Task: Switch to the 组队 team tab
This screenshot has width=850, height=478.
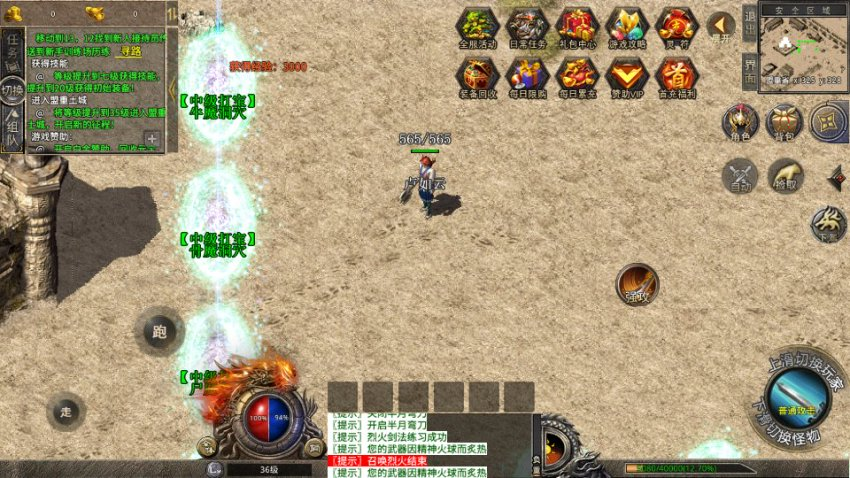Action: tap(12, 130)
